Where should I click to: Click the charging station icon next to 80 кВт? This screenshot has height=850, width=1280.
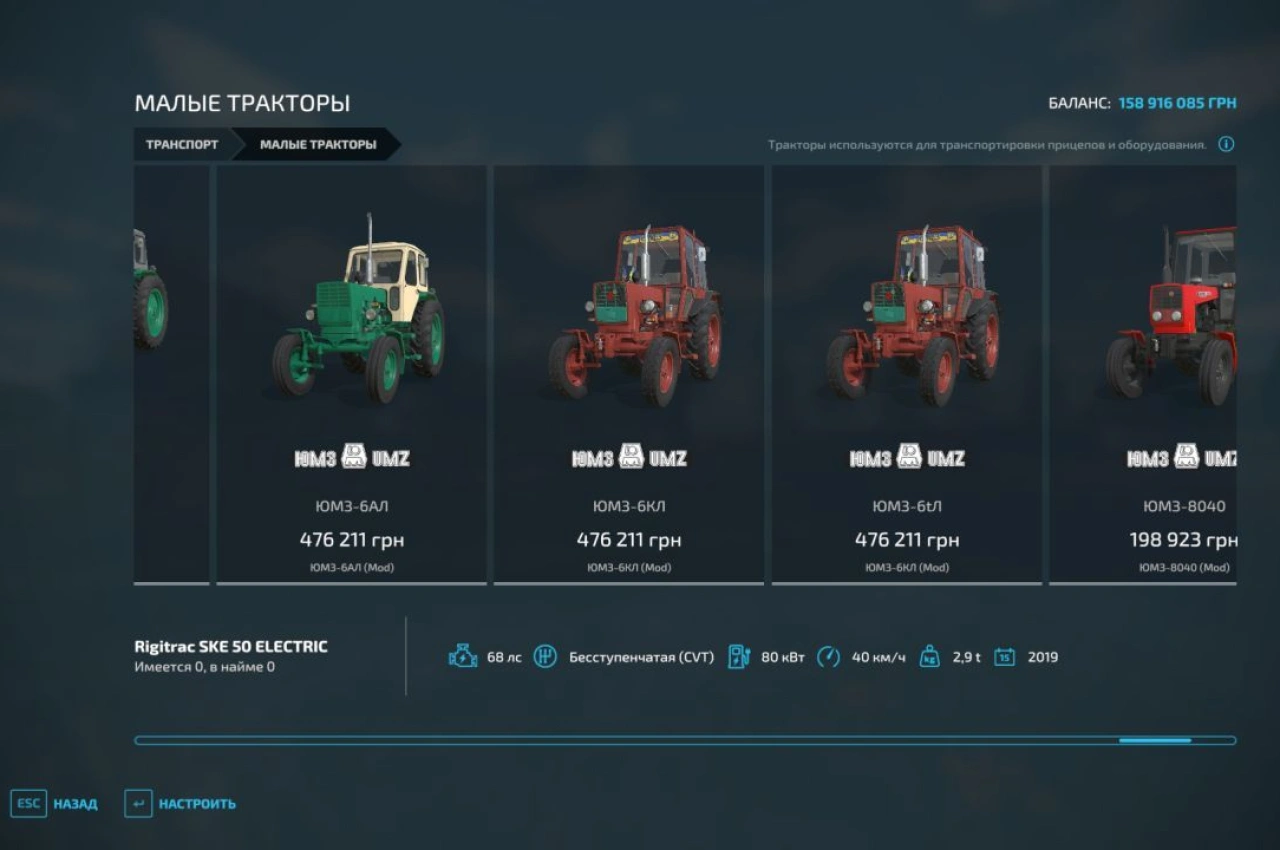pyautogui.click(x=740, y=657)
